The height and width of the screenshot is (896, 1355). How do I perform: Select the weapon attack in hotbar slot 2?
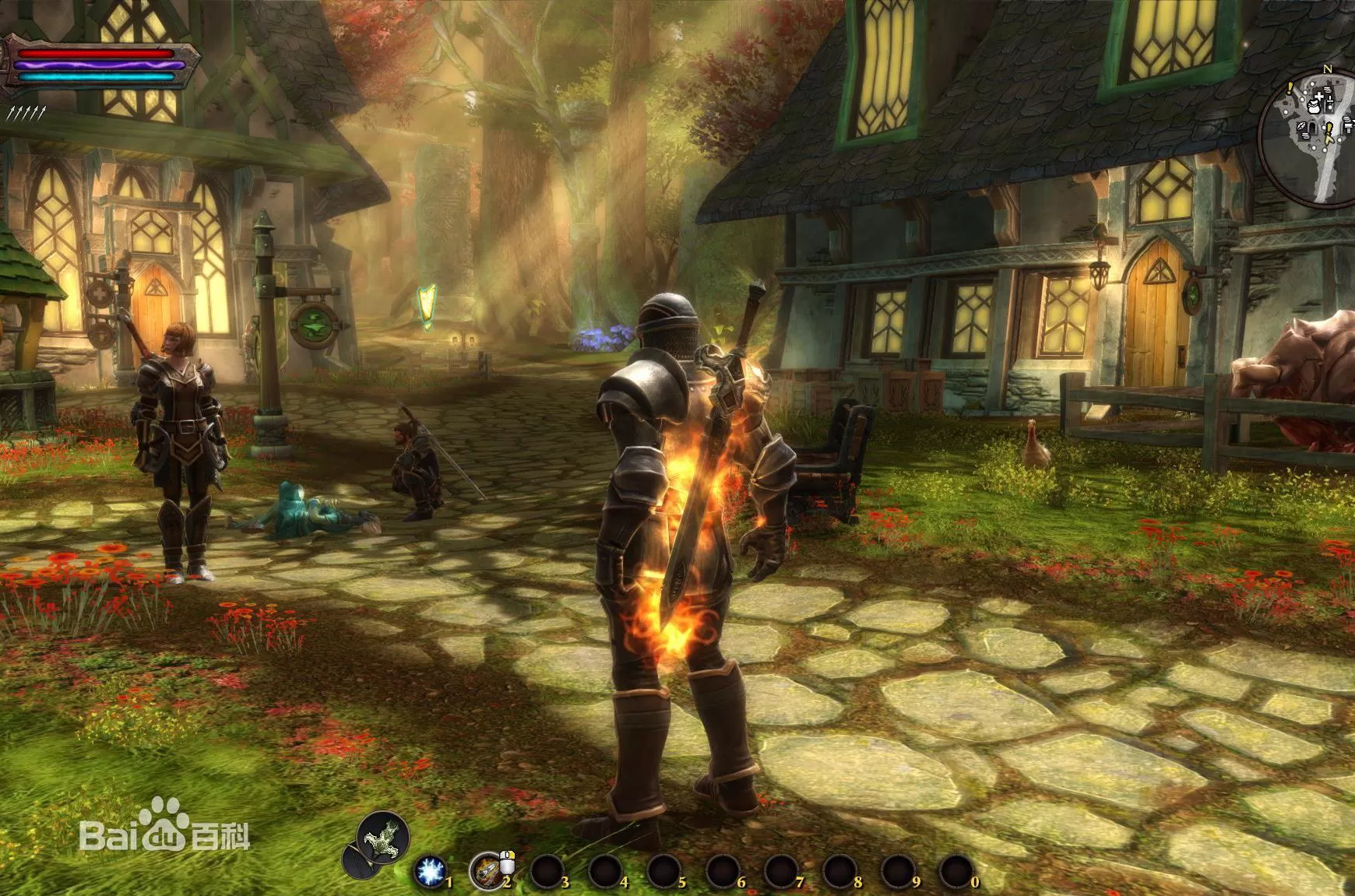click(x=487, y=873)
